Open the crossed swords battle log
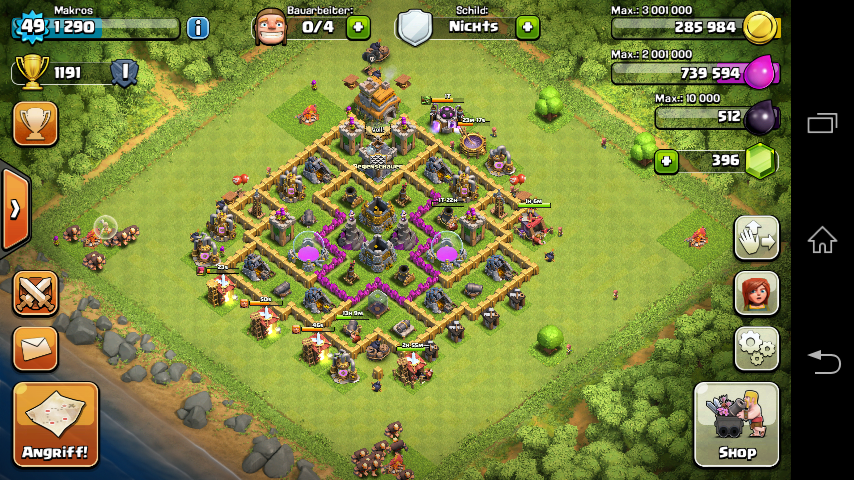The image size is (854, 480). click(x=35, y=294)
